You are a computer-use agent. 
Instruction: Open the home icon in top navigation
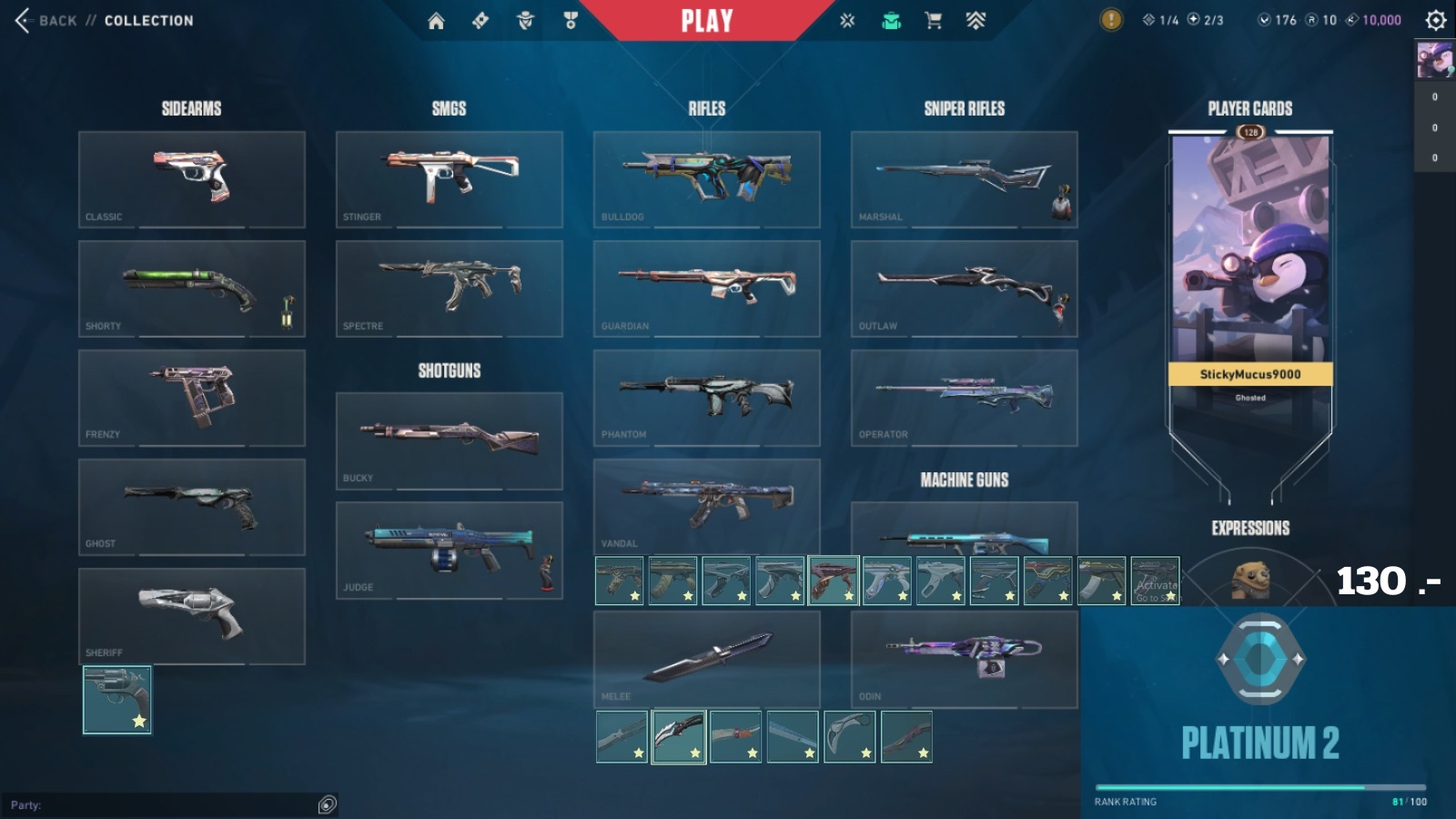[436, 21]
